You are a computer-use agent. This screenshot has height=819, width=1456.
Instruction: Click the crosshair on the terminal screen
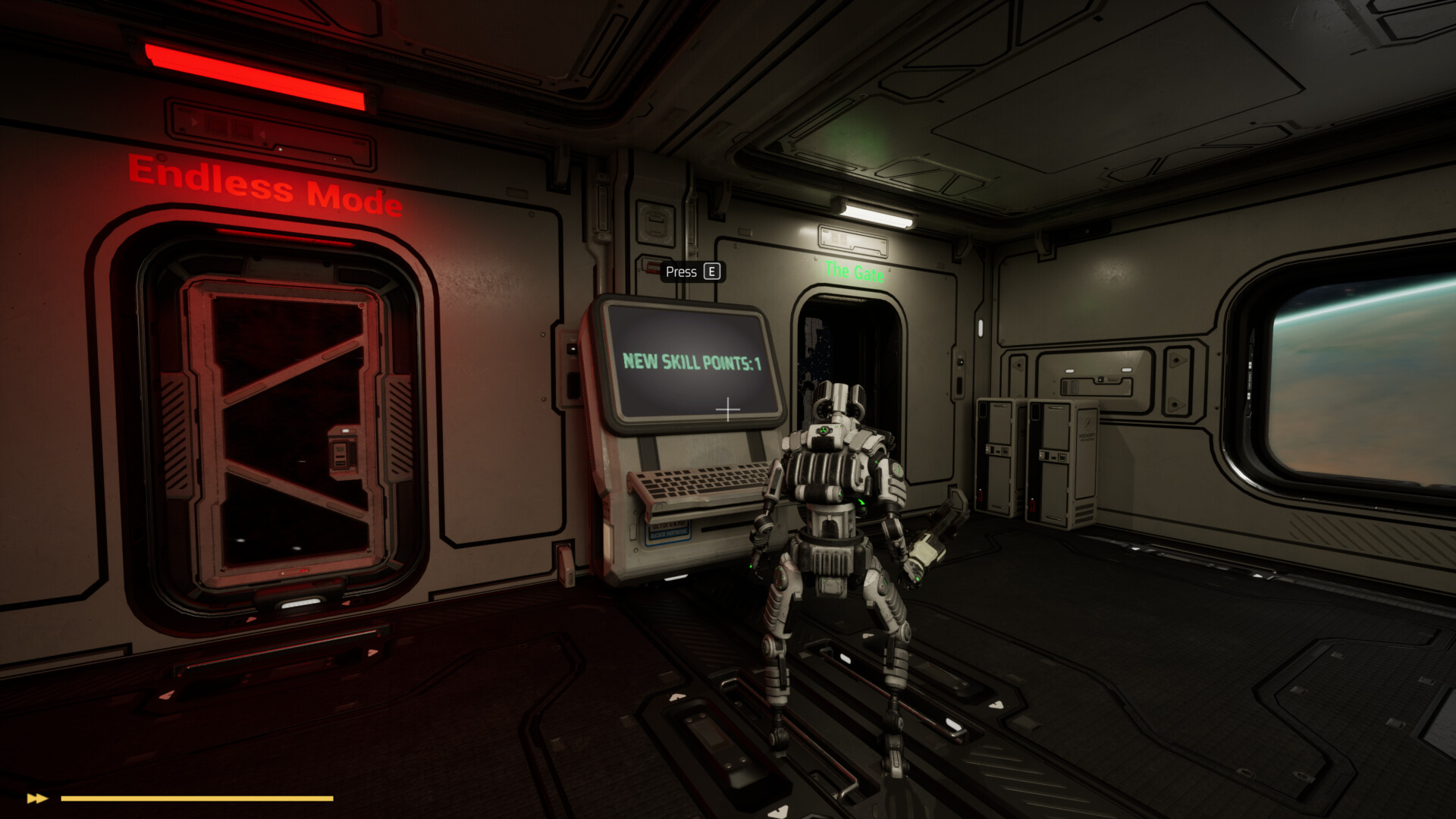point(730,409)
